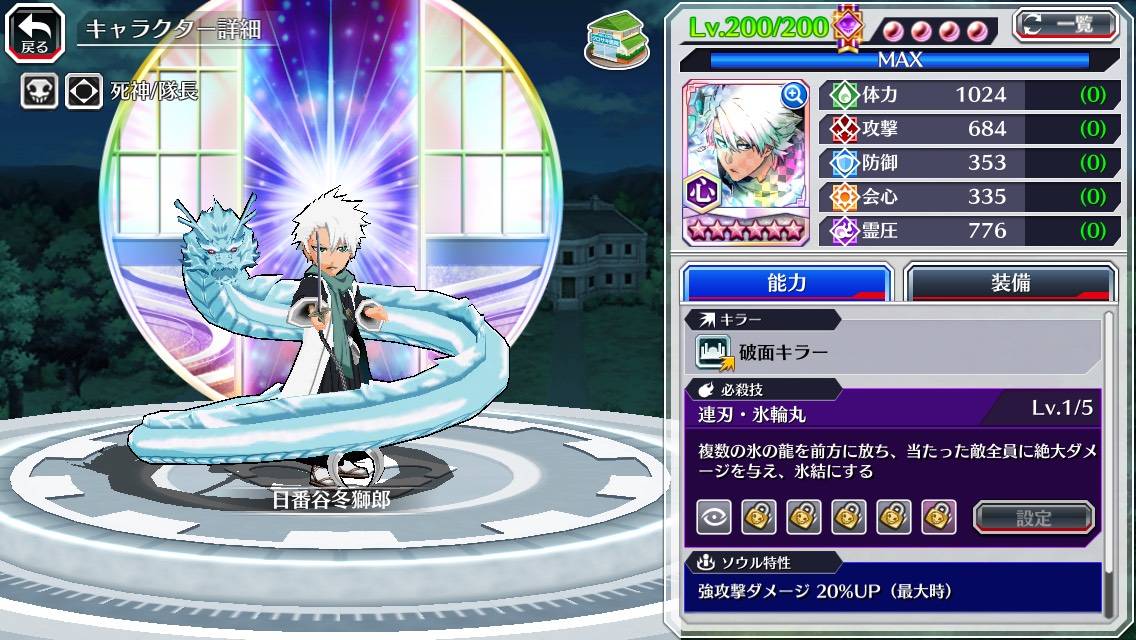The height and width of the screenshot is (640, 1136).
Task: Tap the skull affiliation icon
Action: (x=39, y=92)
